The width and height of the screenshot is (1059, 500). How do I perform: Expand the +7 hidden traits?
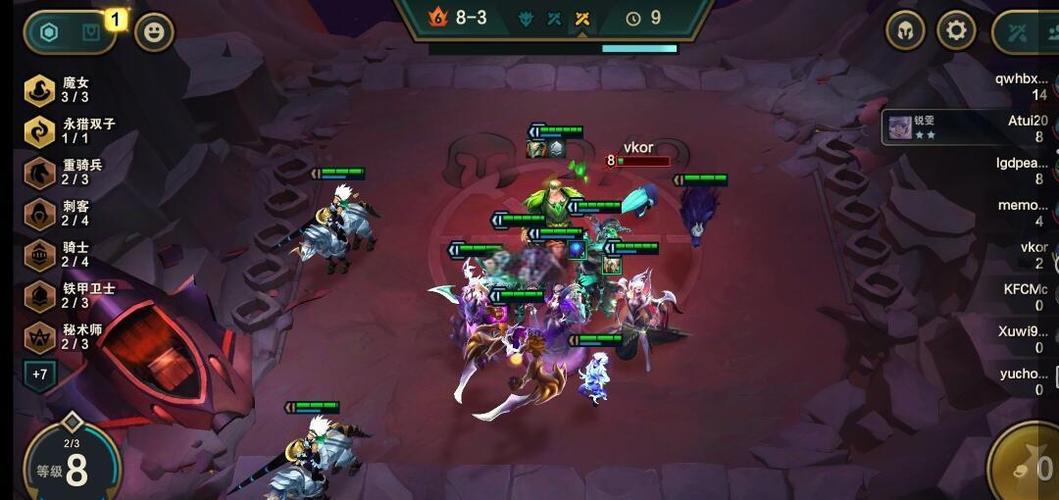click(x=40, y=374)
